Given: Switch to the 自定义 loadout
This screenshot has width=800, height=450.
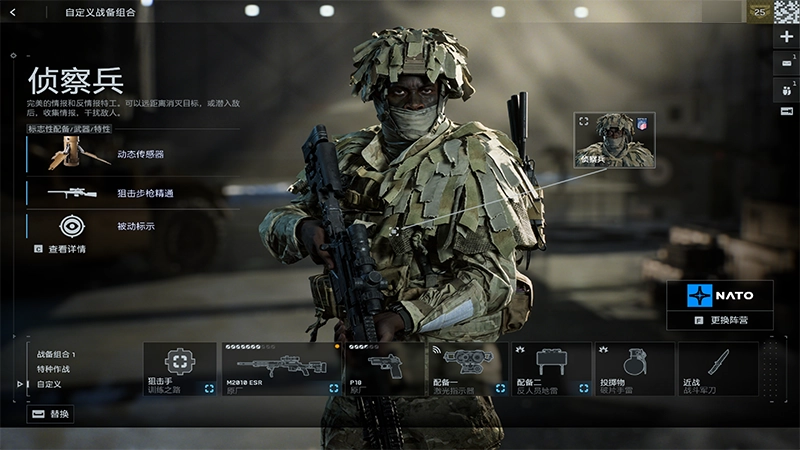Looking at the screenshot, I should pyautogui.click(x=50, y=384).
